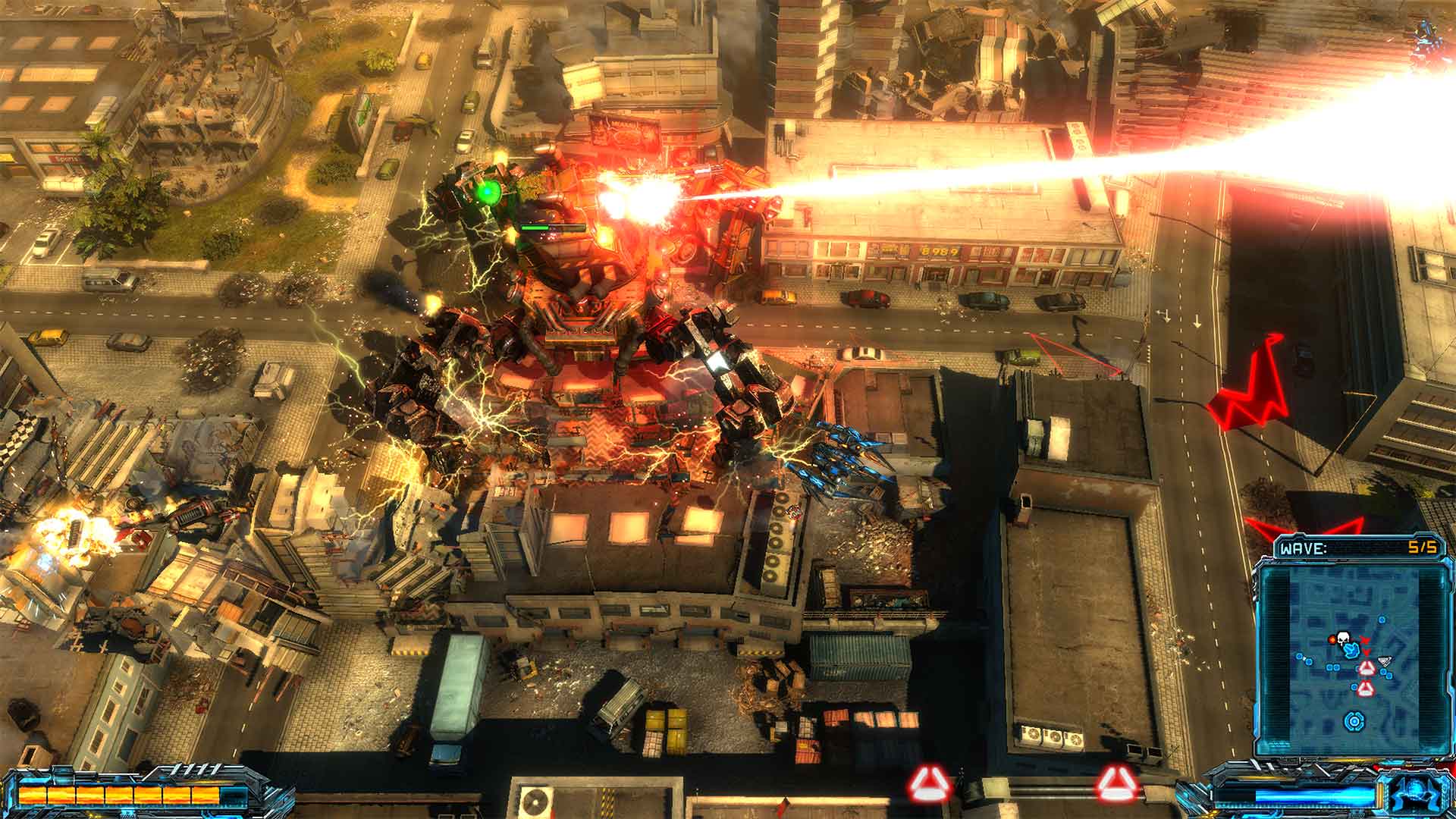Click the orange explosive barrel icon on the minimap
1456x819 pixels.
[x=1332, y=640]
